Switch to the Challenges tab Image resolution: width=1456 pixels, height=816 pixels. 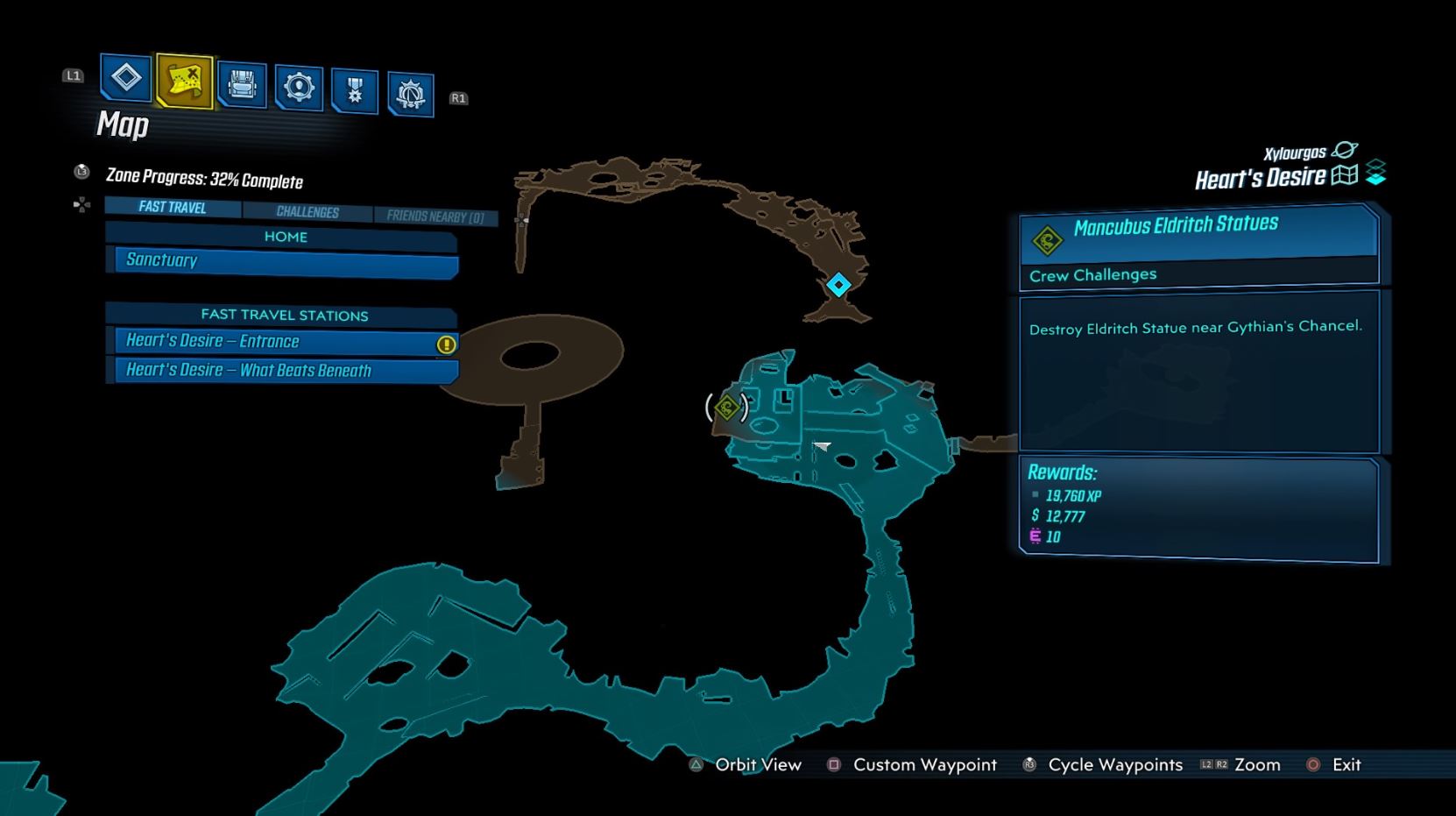[x=308, y=211]
